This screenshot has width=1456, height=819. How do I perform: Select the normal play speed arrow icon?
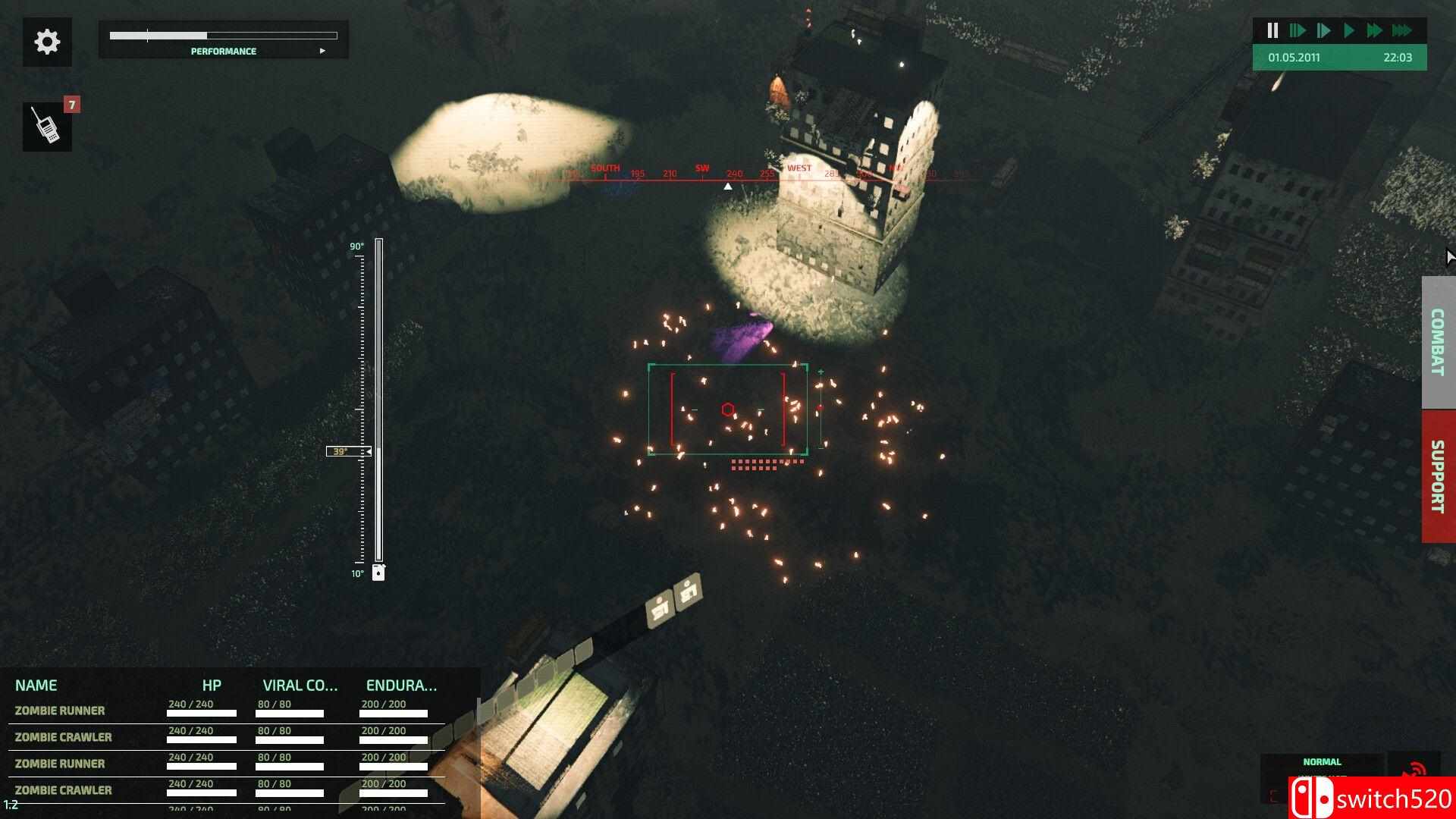(x=1349, y=30)
